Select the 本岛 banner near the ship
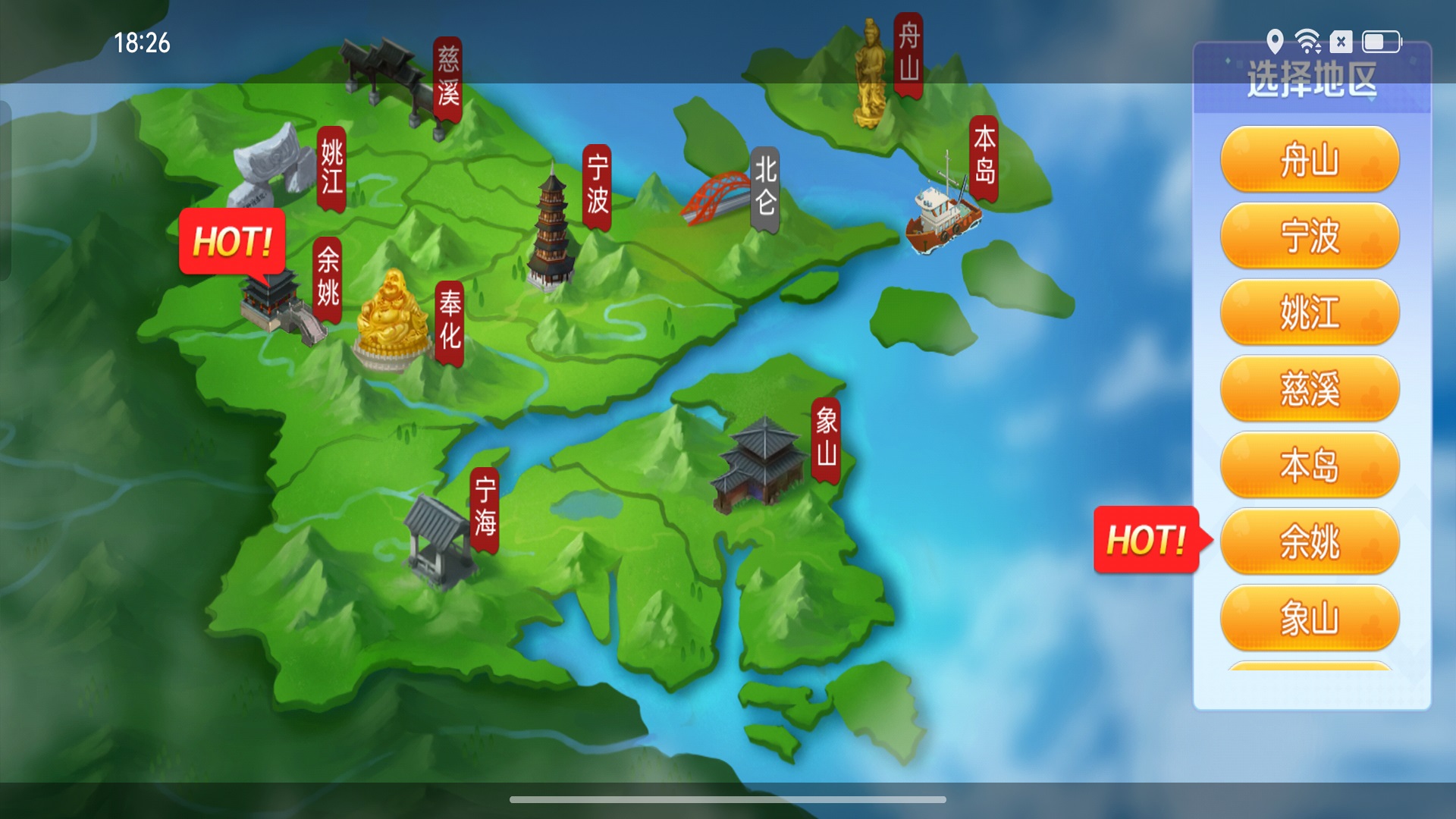Viewport: 1456px width, 819px height. point(984,157)
